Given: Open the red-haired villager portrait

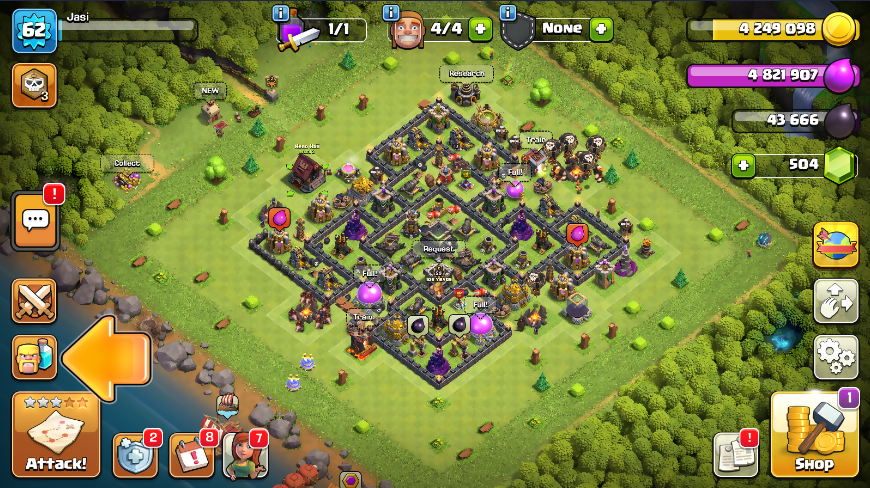Looking at the screenshot, I should 245,455.
